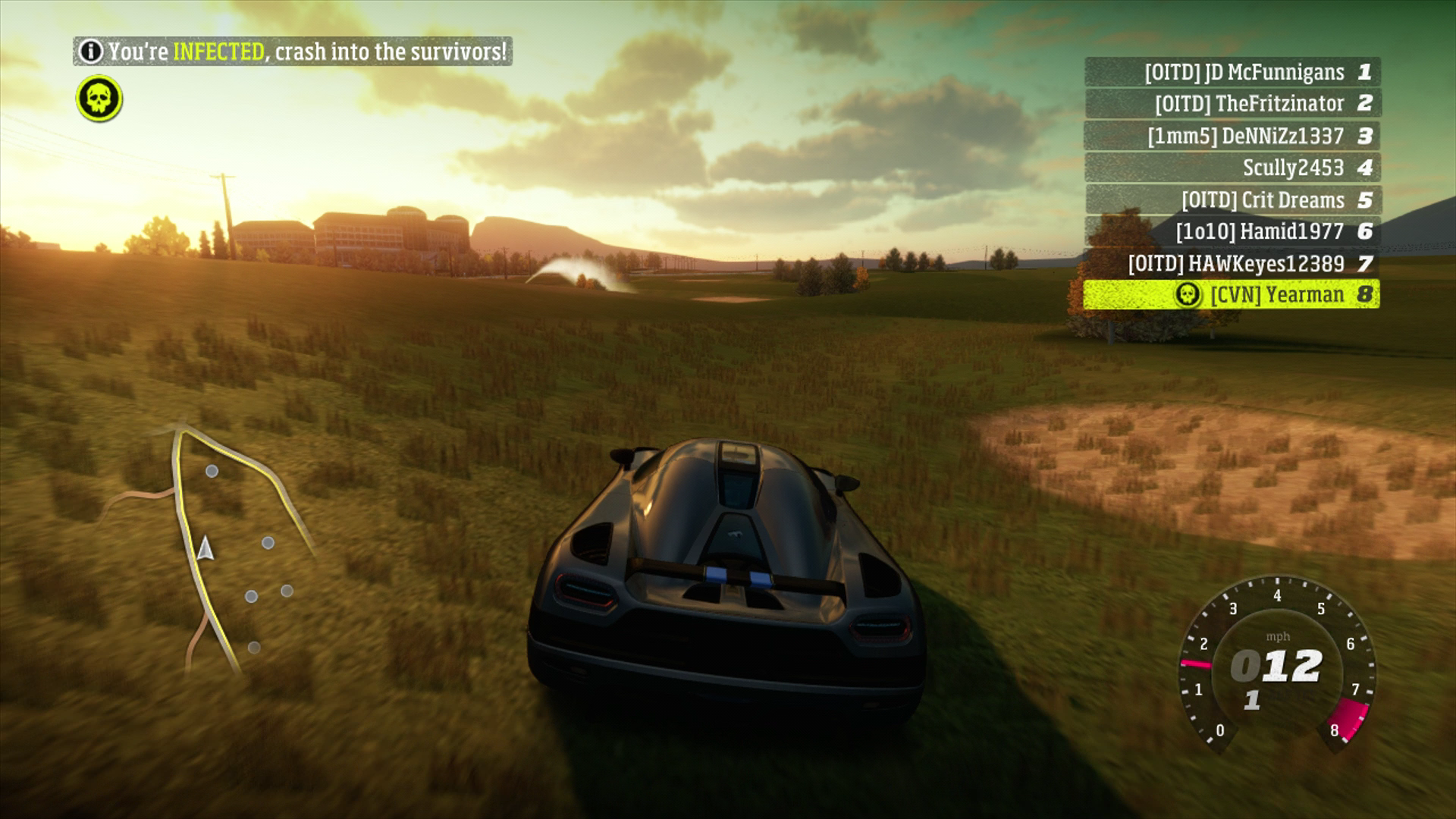Click TheFritzinator's leaderboard row
The width and height of the screenshot is (1456, 819).
1232,104
